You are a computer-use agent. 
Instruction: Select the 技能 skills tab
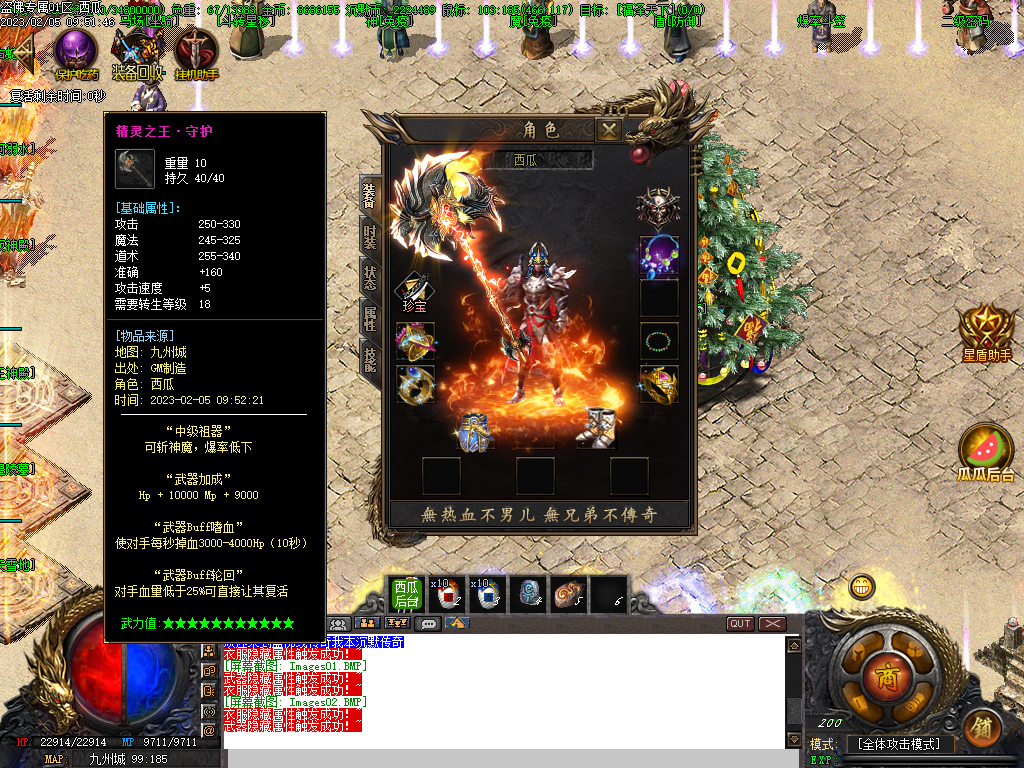[x=369, y=358]
